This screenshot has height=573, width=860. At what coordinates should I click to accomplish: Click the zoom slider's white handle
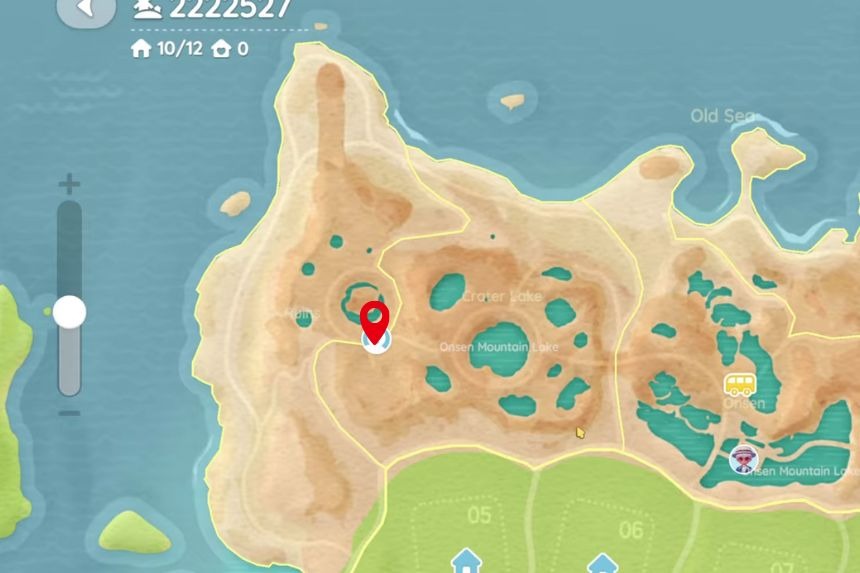coord(69,313)
